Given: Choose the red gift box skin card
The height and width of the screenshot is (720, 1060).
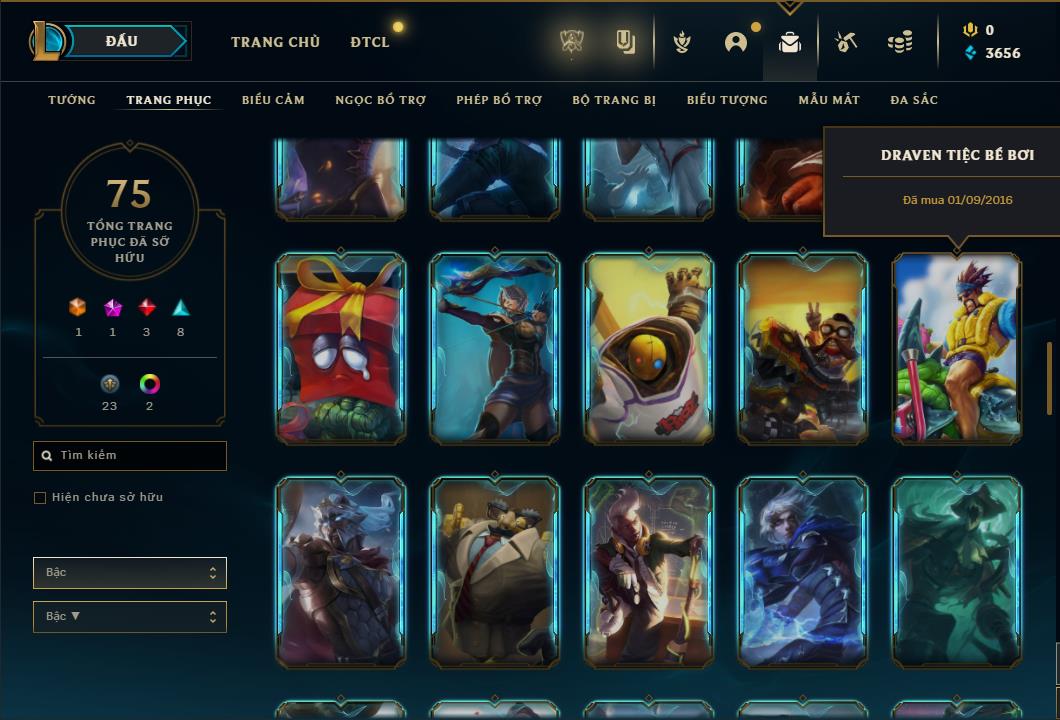Looking at the screenshot, I should pyautogui.click(x=341, y=348).
